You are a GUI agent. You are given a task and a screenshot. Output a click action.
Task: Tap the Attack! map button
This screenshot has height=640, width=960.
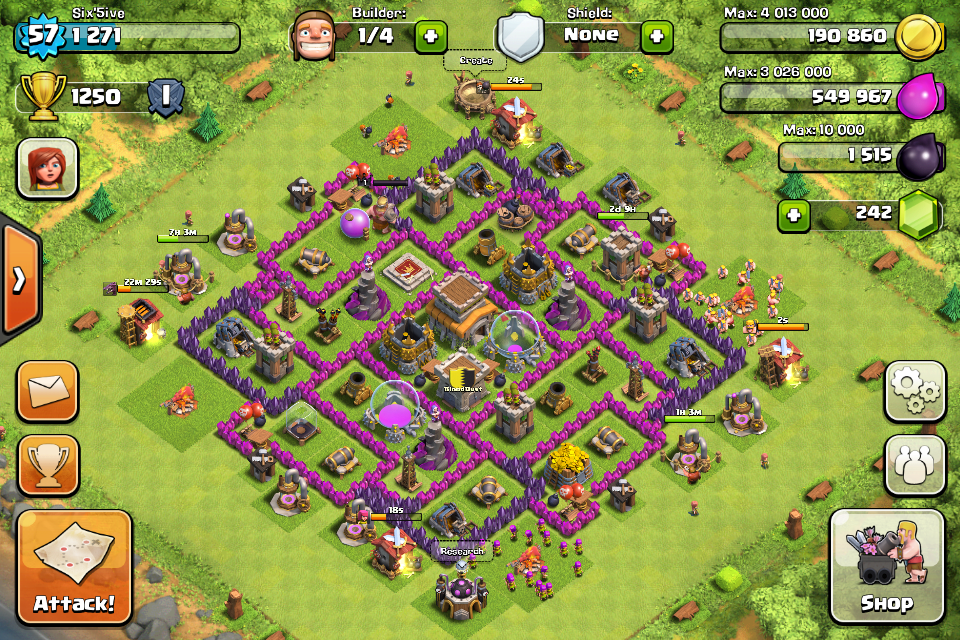[x=74, y=567]
